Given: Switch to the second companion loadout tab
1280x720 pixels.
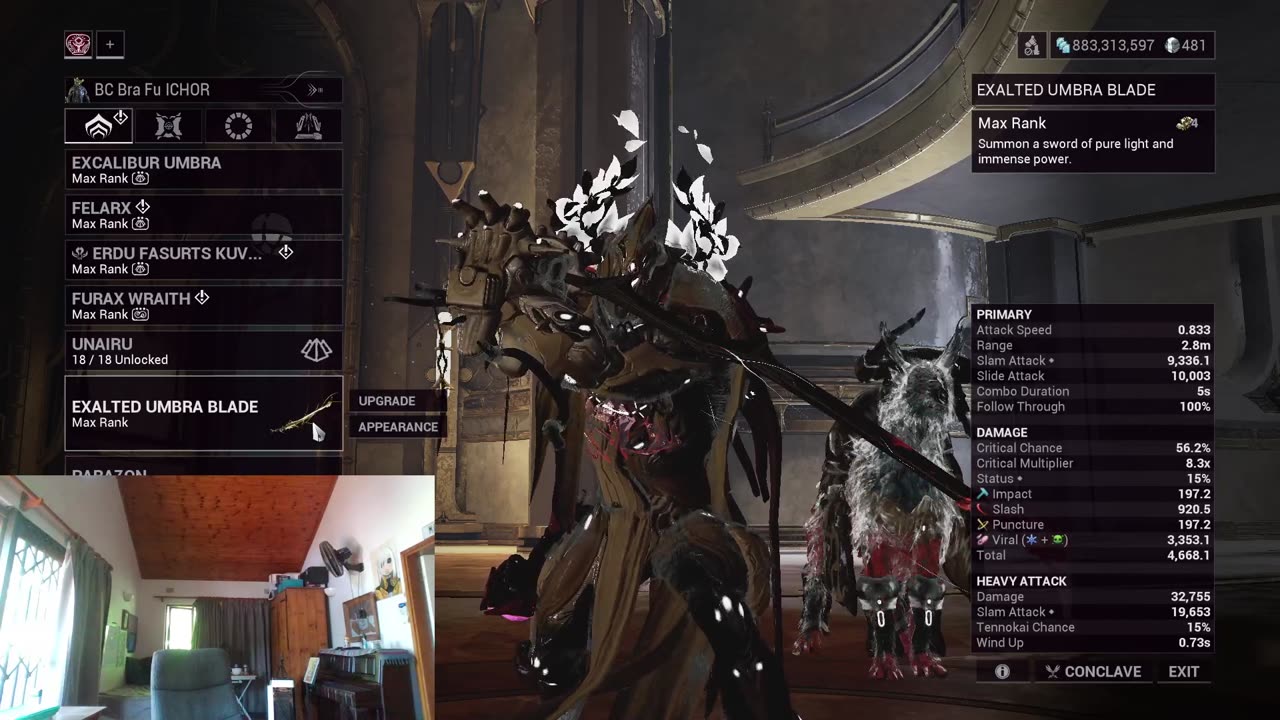Looking at the screenshot, I should coord(169,126).
